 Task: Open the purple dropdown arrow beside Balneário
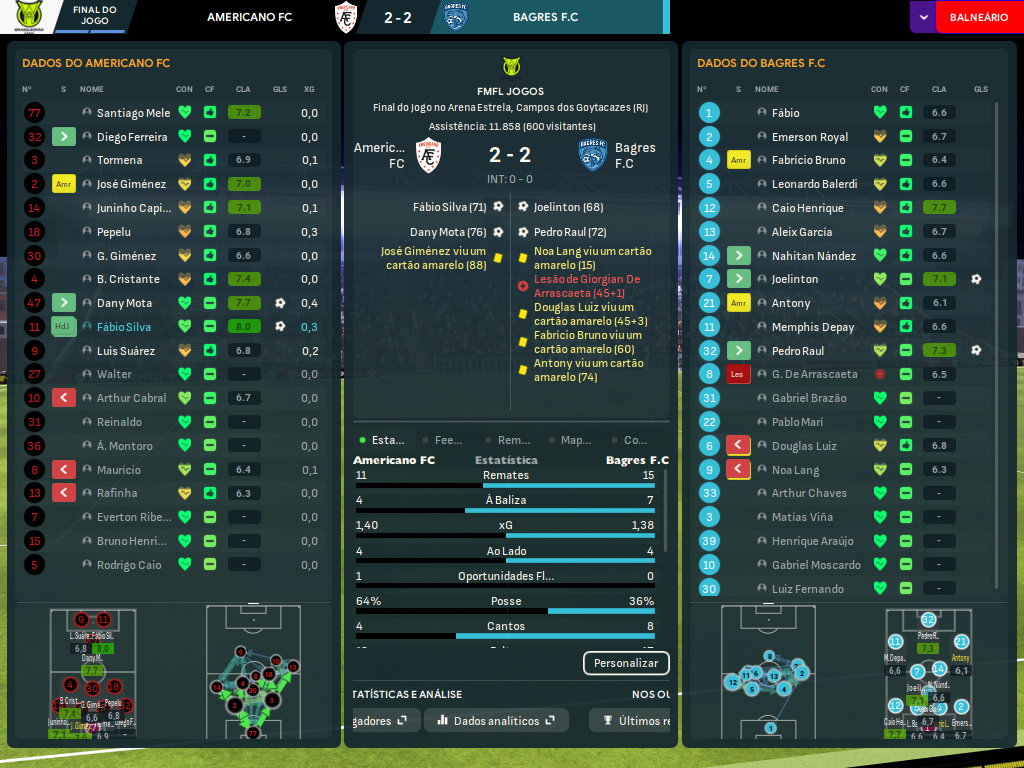[x=923, y=17]
